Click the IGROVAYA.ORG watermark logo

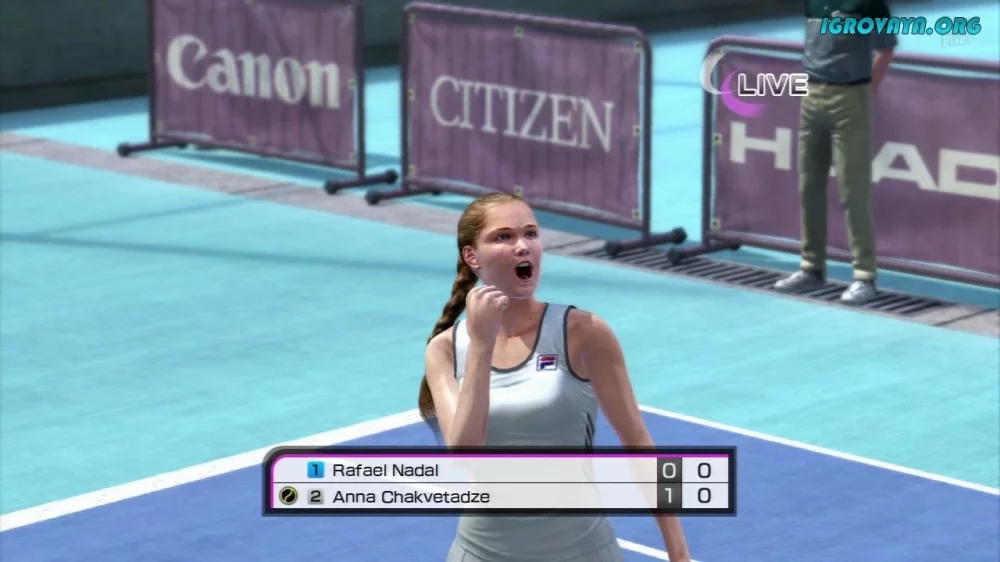(x=900, y=26)
